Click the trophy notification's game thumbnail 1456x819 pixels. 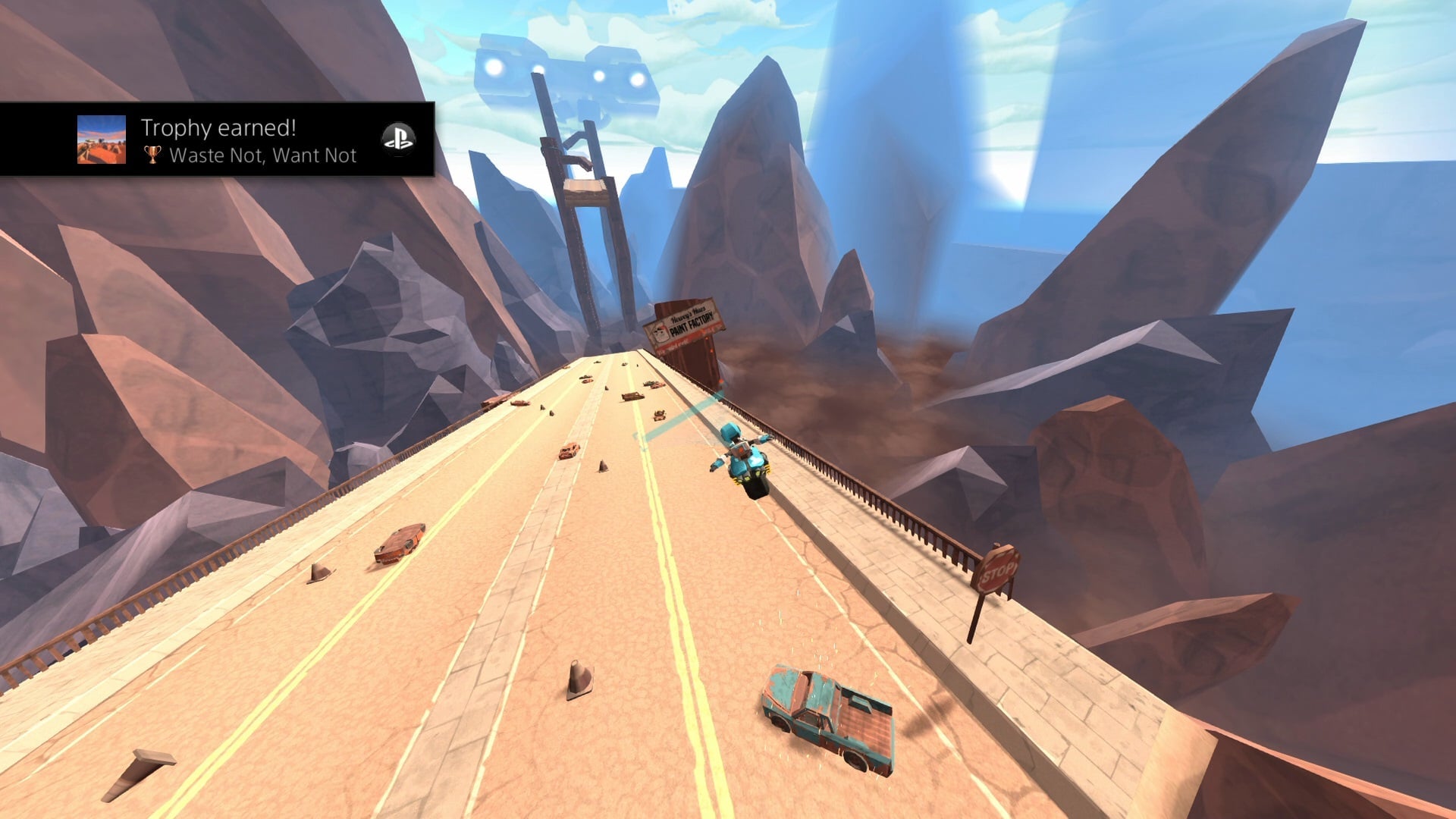102,140
